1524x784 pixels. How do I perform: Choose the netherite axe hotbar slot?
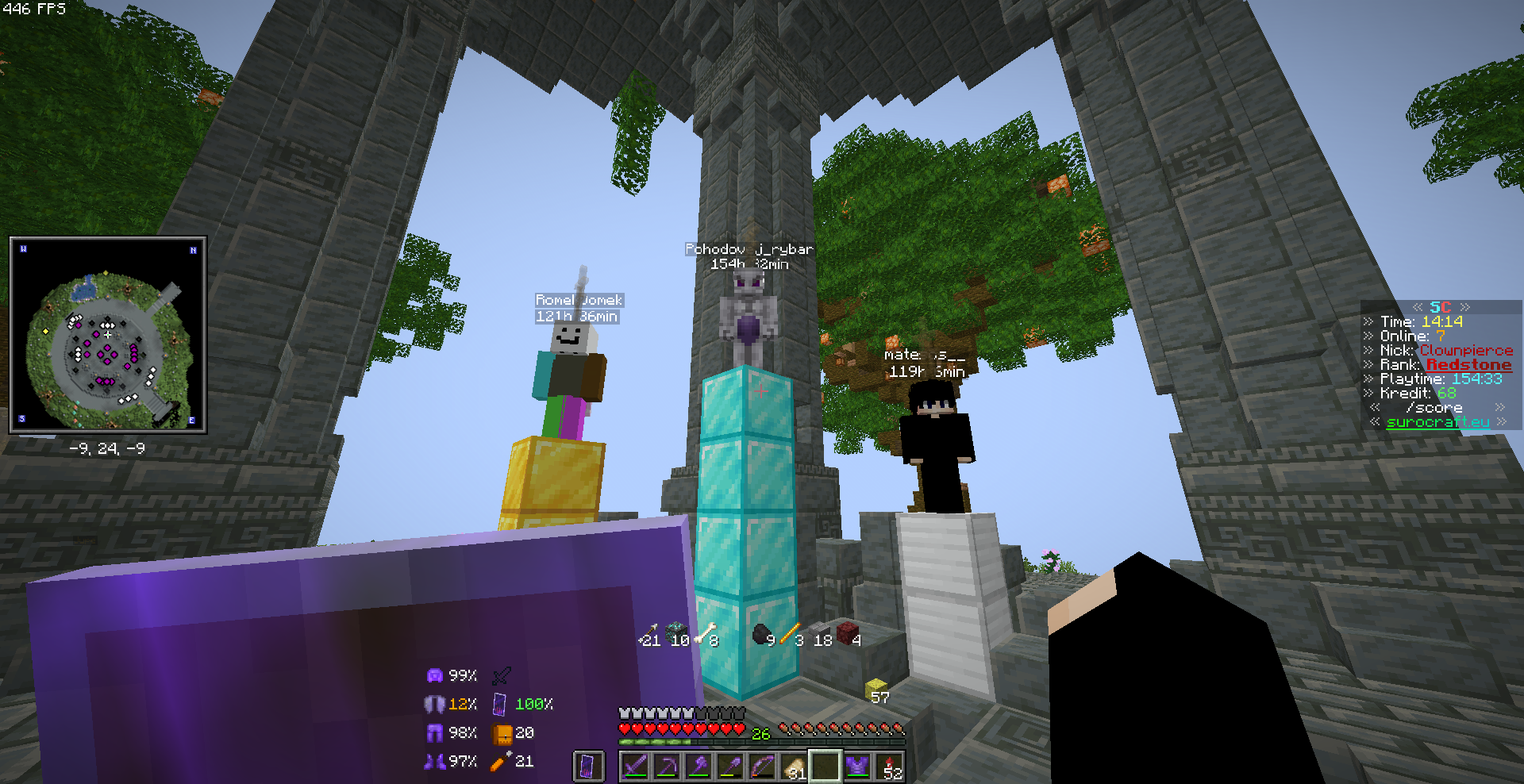pyautogui.click(x=698, y=767)
